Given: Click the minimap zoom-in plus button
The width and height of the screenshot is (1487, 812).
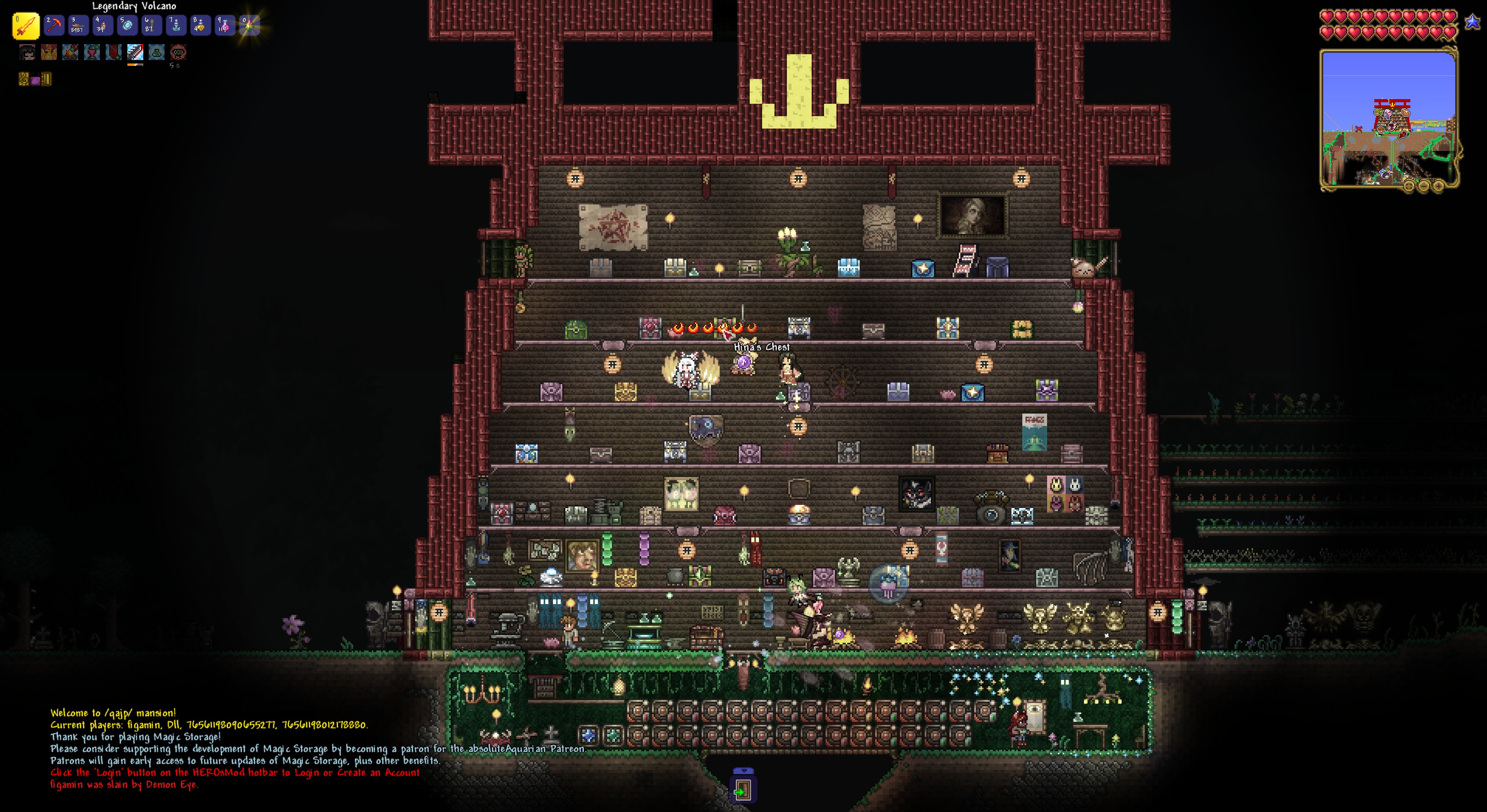Looking at the screenshot, I should click(1438, 186).
